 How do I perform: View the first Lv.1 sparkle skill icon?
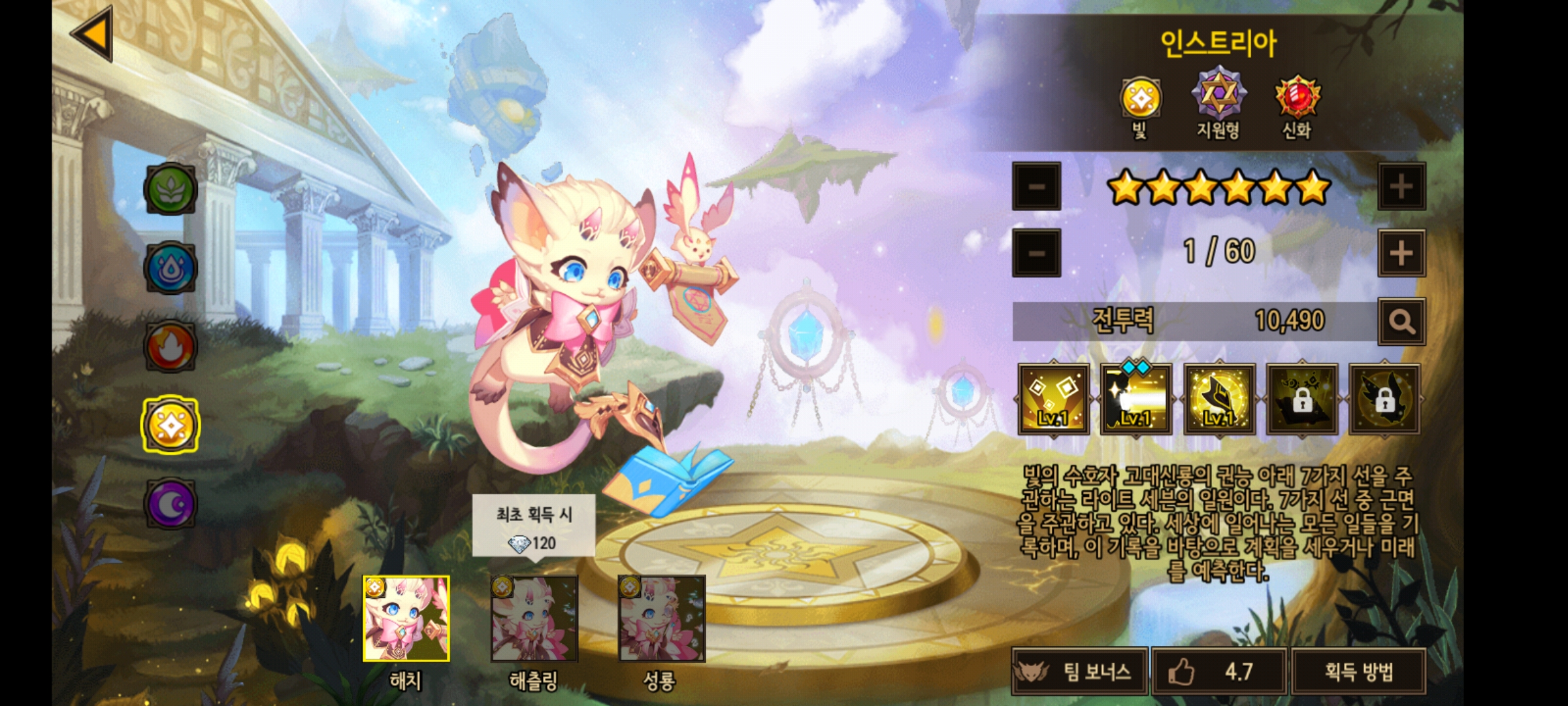[1053, 399]
